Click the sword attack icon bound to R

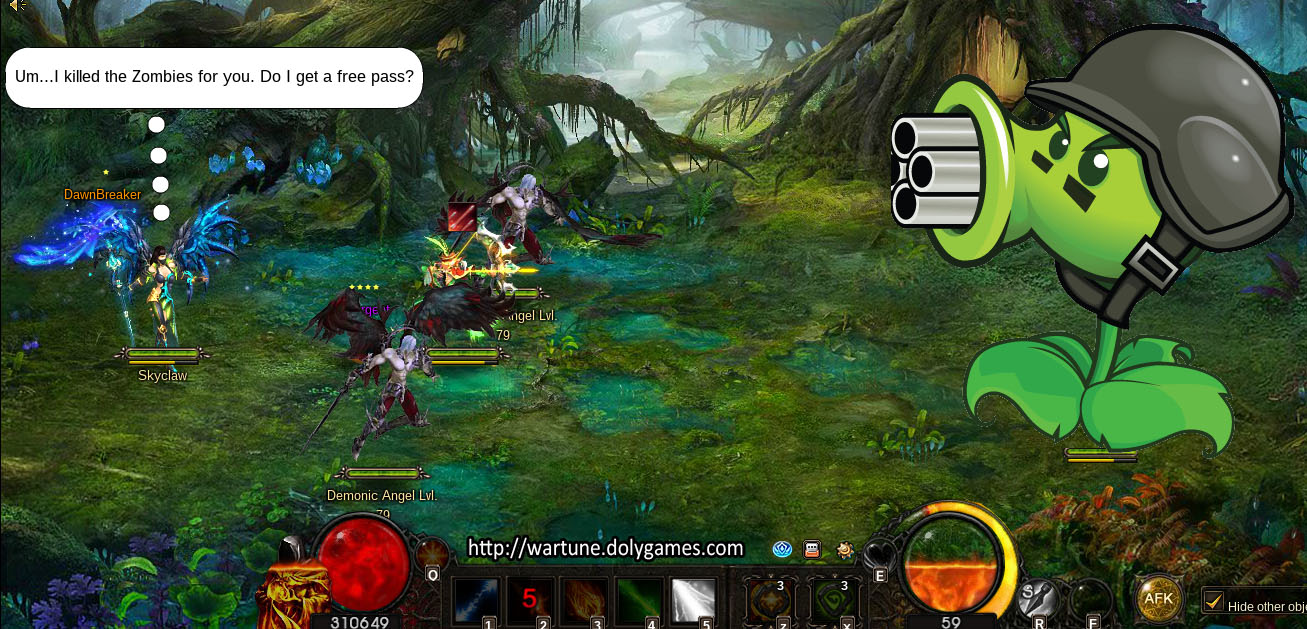tap(1036, 598)
